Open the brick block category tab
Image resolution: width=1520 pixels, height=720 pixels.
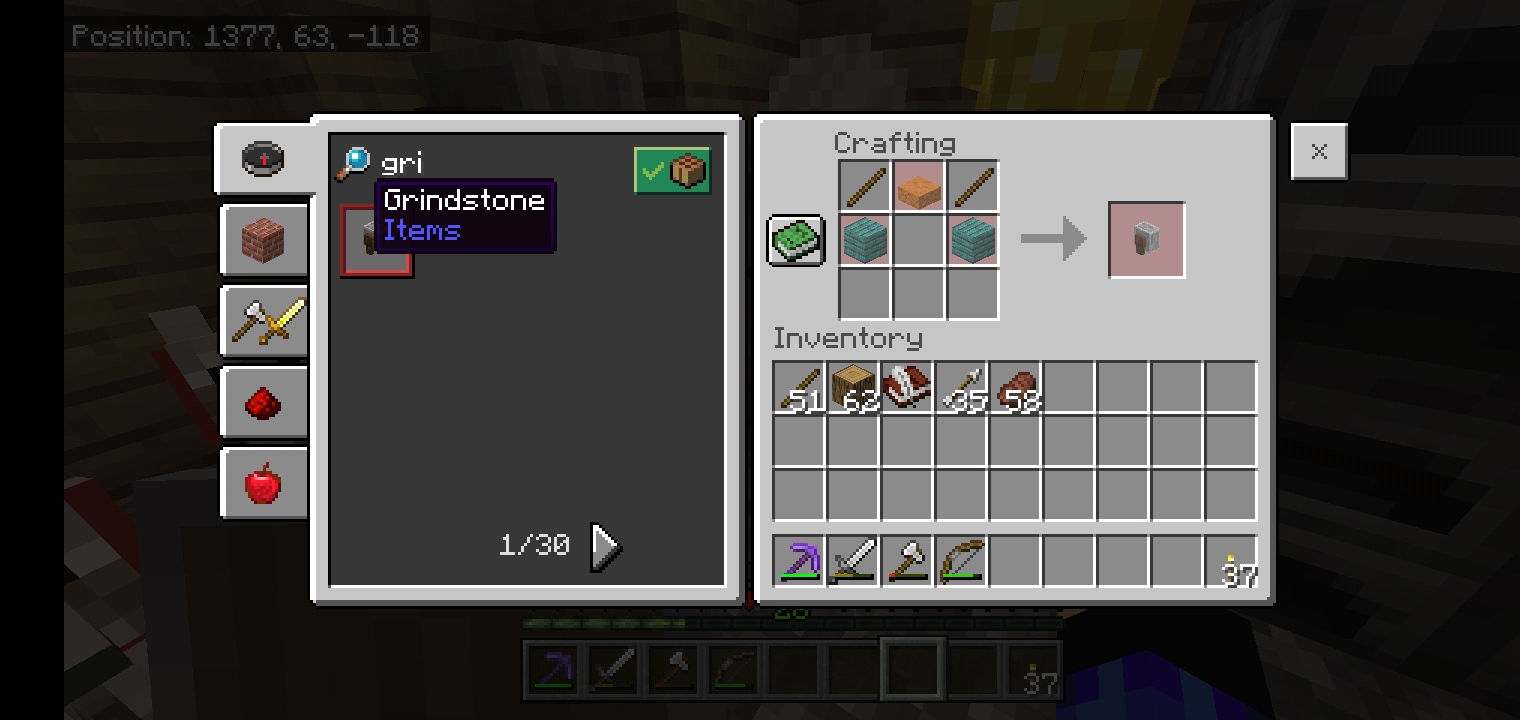(x=264, y=240)
